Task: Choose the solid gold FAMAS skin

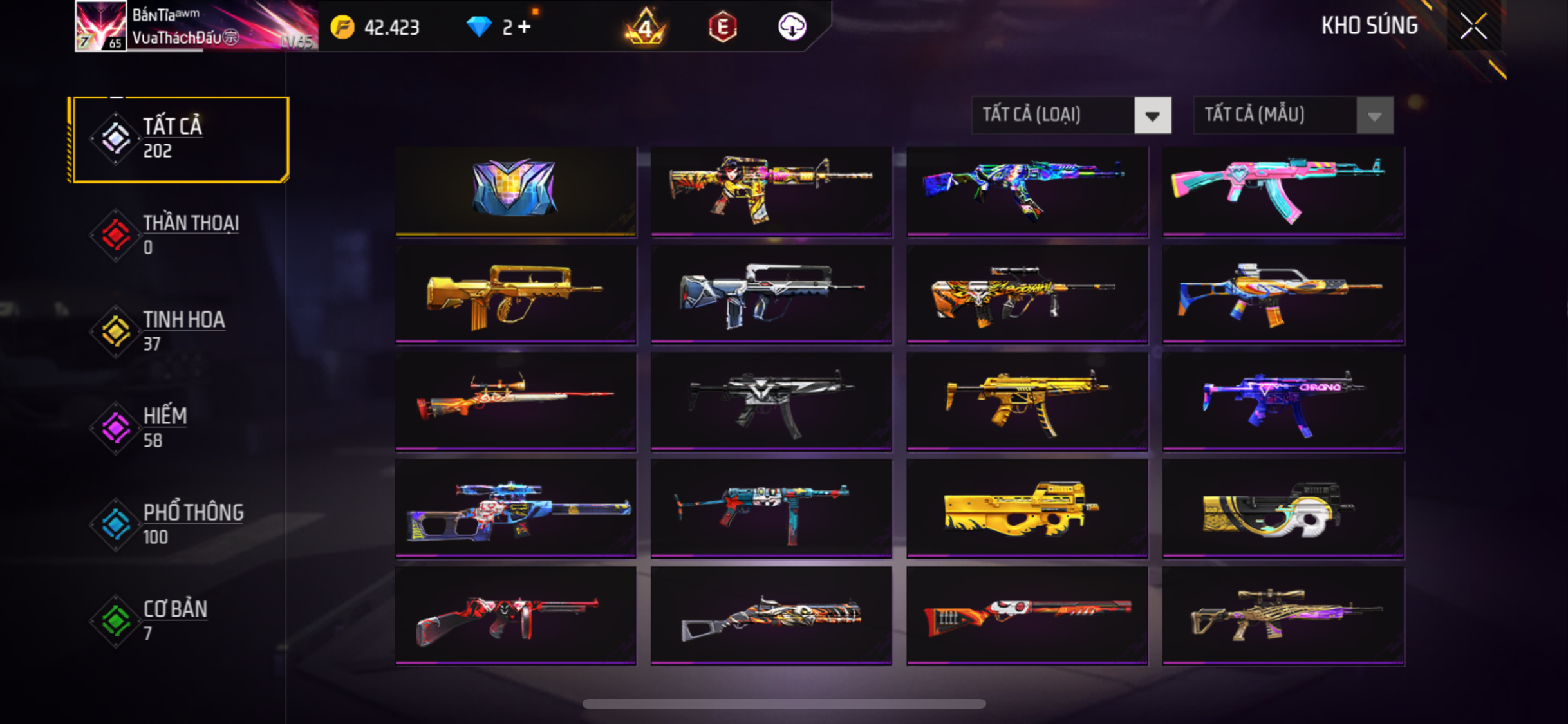Action: tap(516, 295)
